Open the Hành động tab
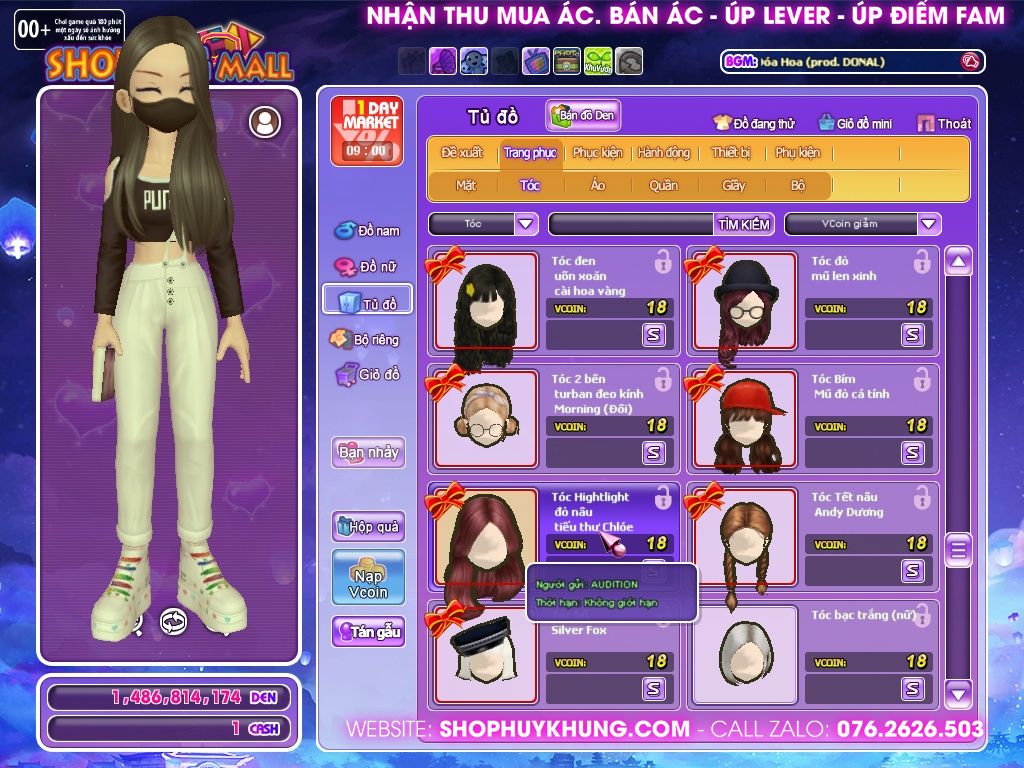This screenshot has height=768, width=1024. point(664,153)
